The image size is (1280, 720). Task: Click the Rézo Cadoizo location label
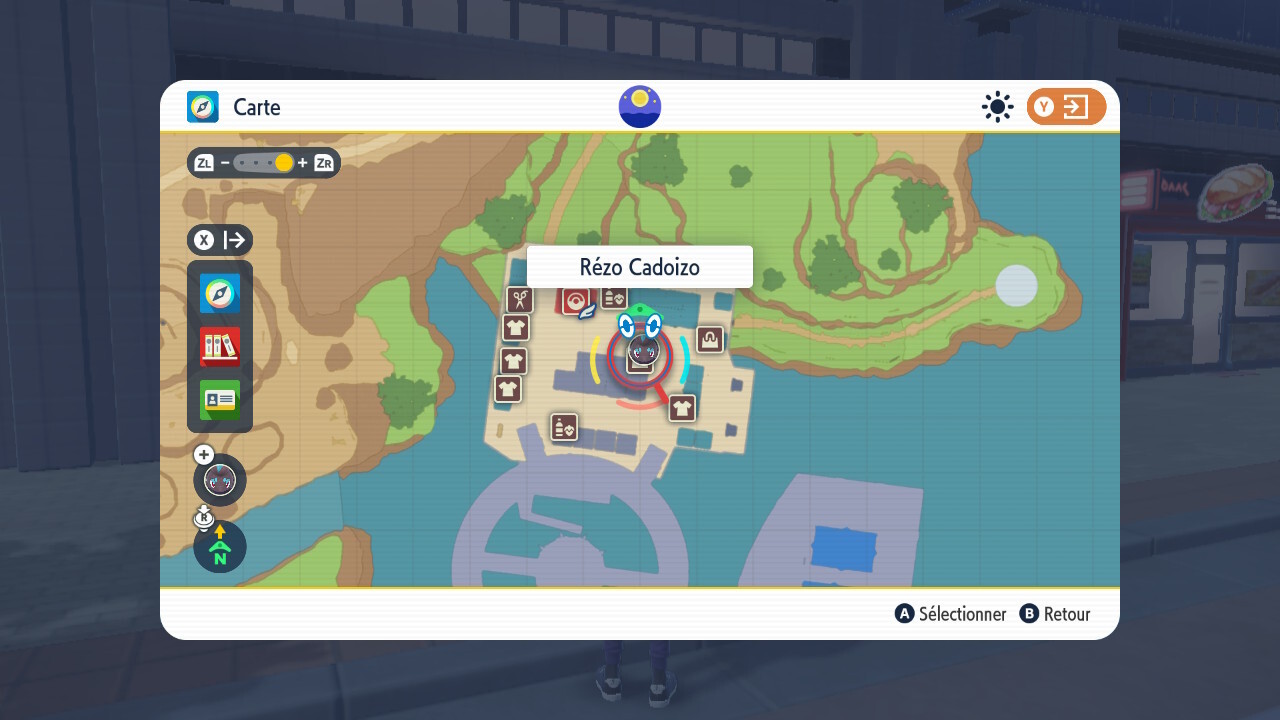[x=638, y=266]
